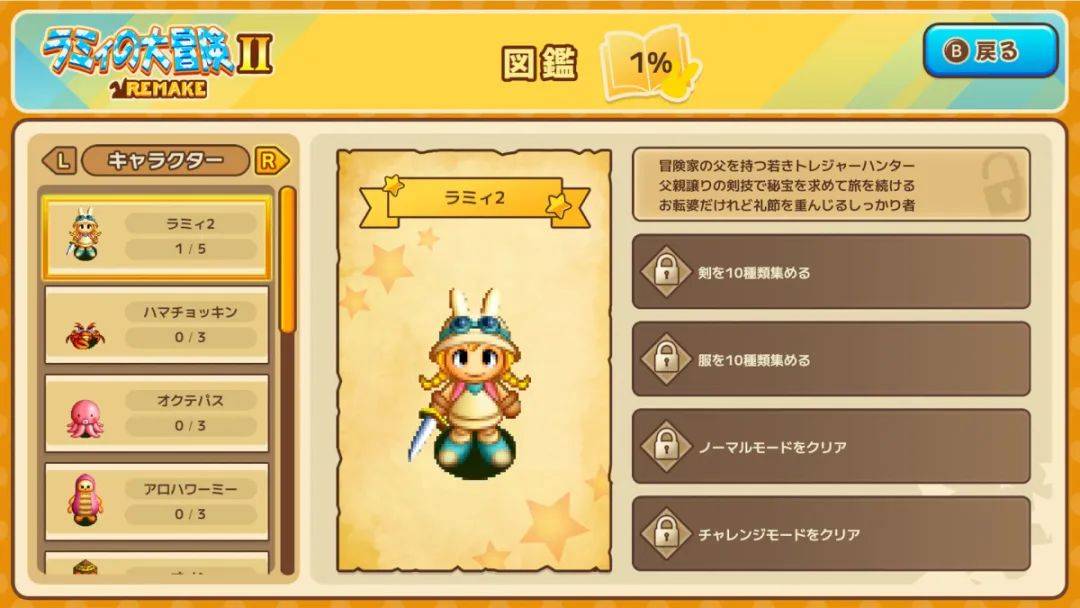Select the オクテパス octopus entry
This screenshot has height=608, width=1080.
click(156, 413)
